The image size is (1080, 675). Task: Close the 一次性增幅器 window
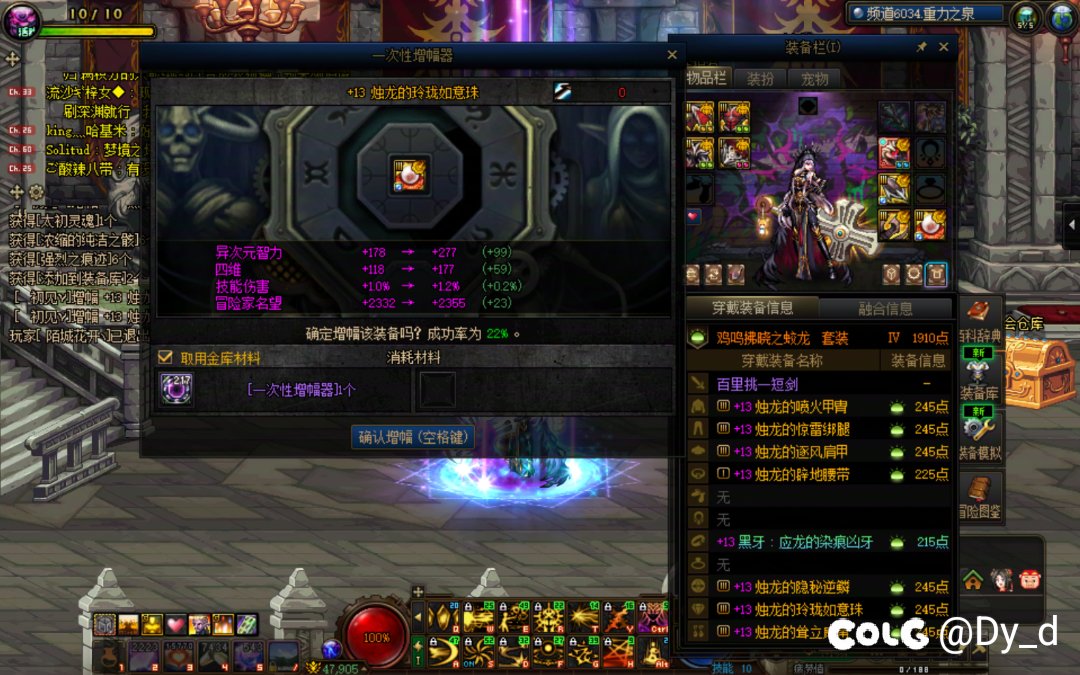pyautogui.click(x=673, y=56)
